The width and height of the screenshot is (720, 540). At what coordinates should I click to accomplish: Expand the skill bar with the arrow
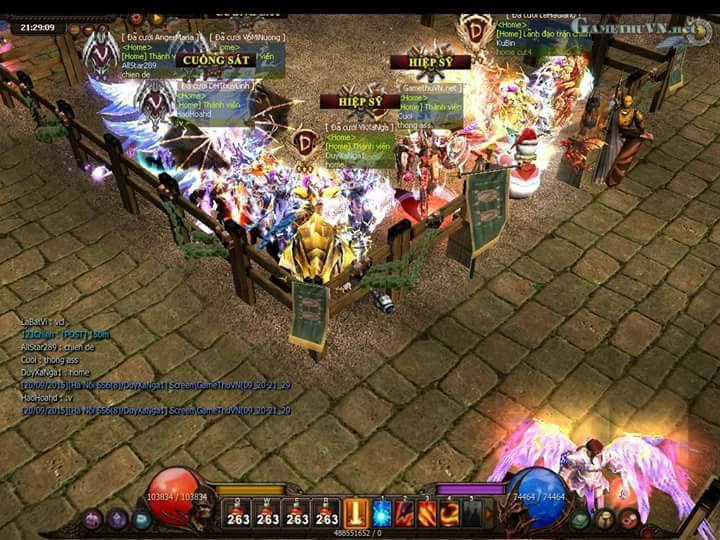click(x=490, y=514)
